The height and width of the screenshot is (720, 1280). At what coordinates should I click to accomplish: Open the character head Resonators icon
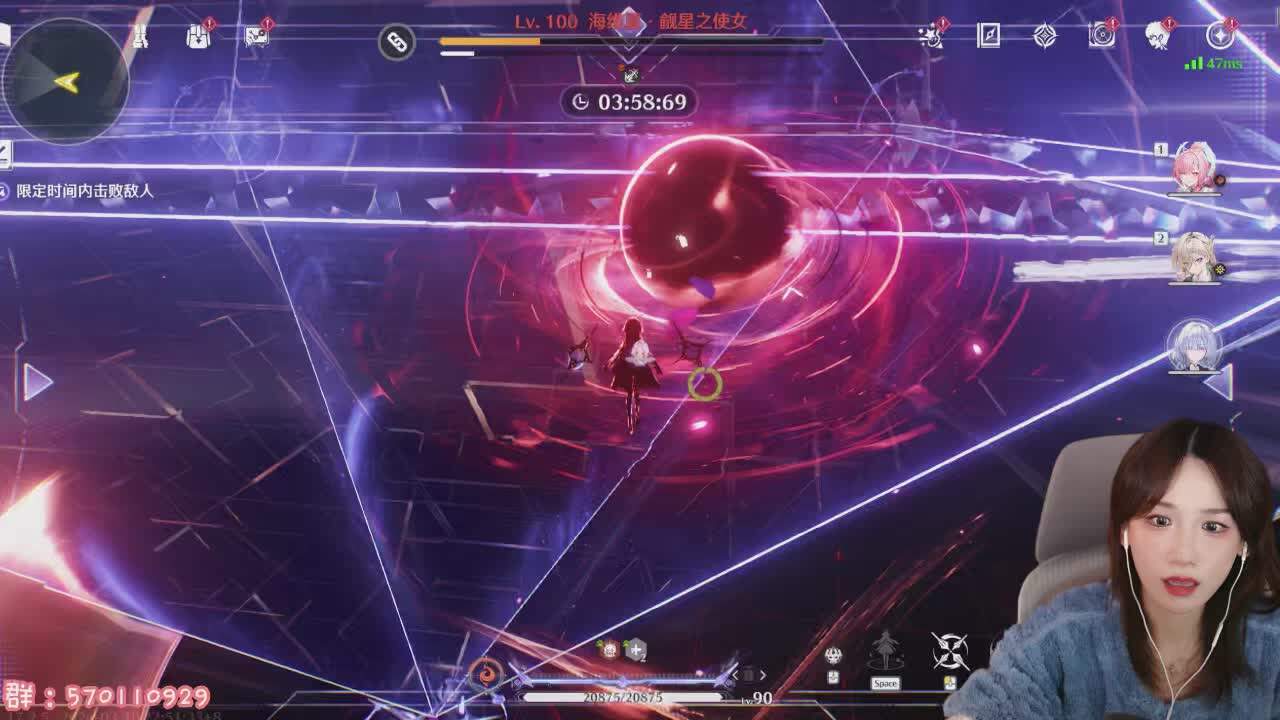pos(1159,36)
